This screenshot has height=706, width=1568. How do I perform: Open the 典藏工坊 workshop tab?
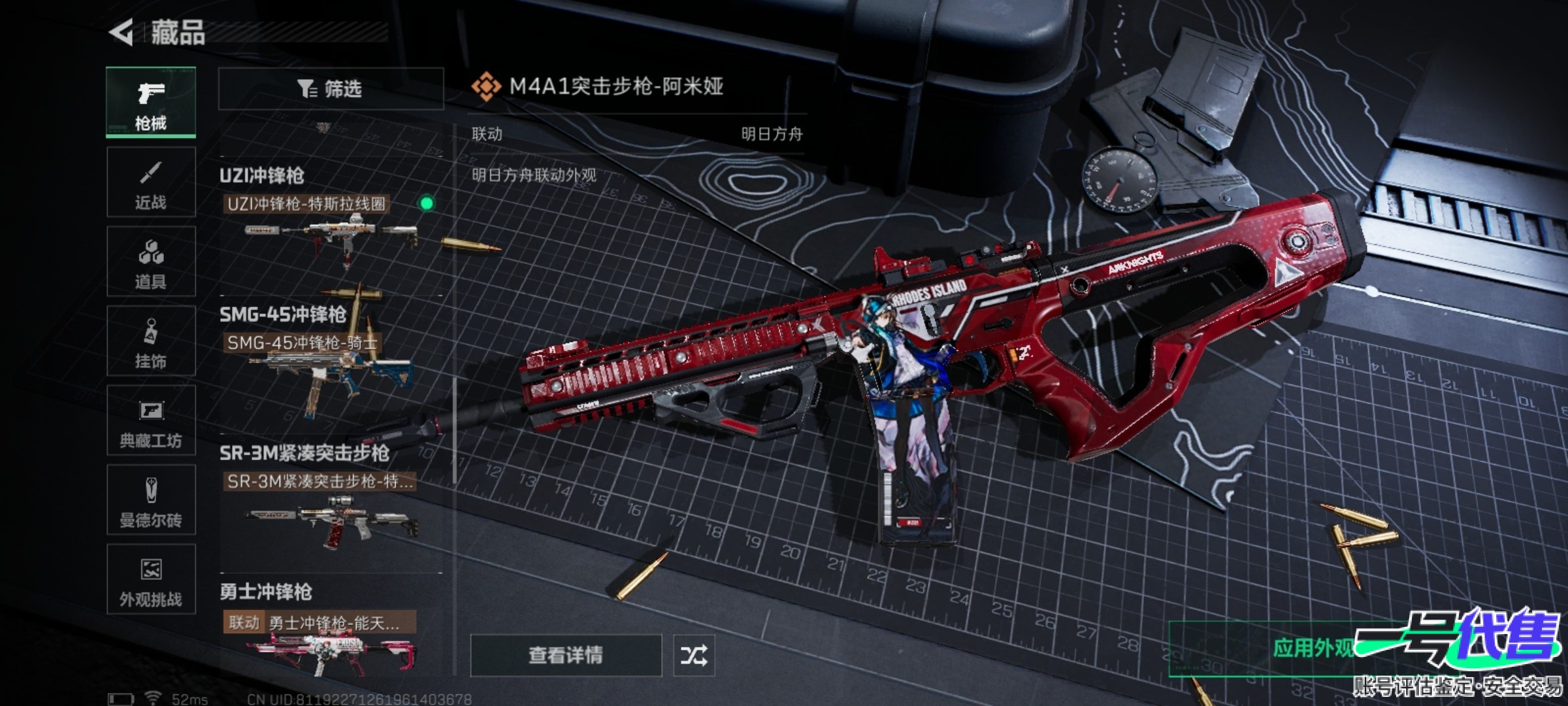pos(151,420)
